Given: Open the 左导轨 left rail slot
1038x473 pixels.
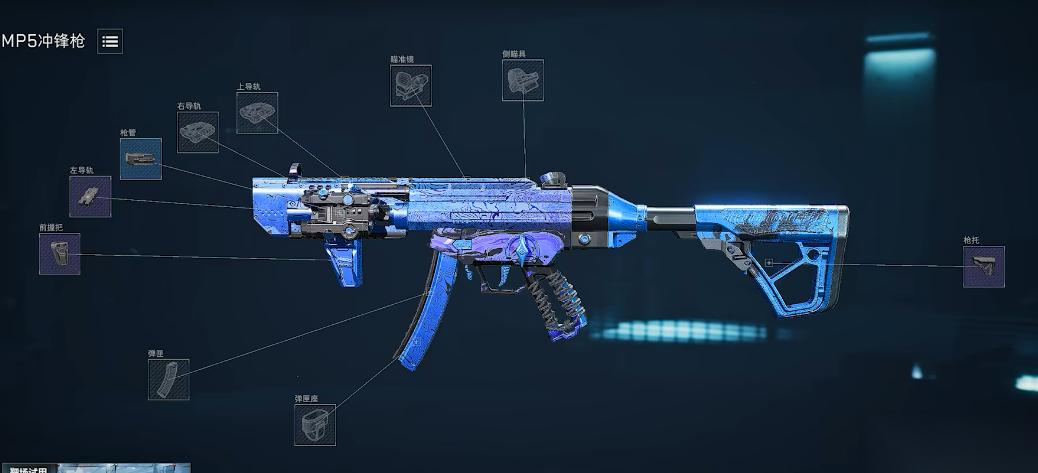Looking at the screenshot, I should tap(90, 196).
